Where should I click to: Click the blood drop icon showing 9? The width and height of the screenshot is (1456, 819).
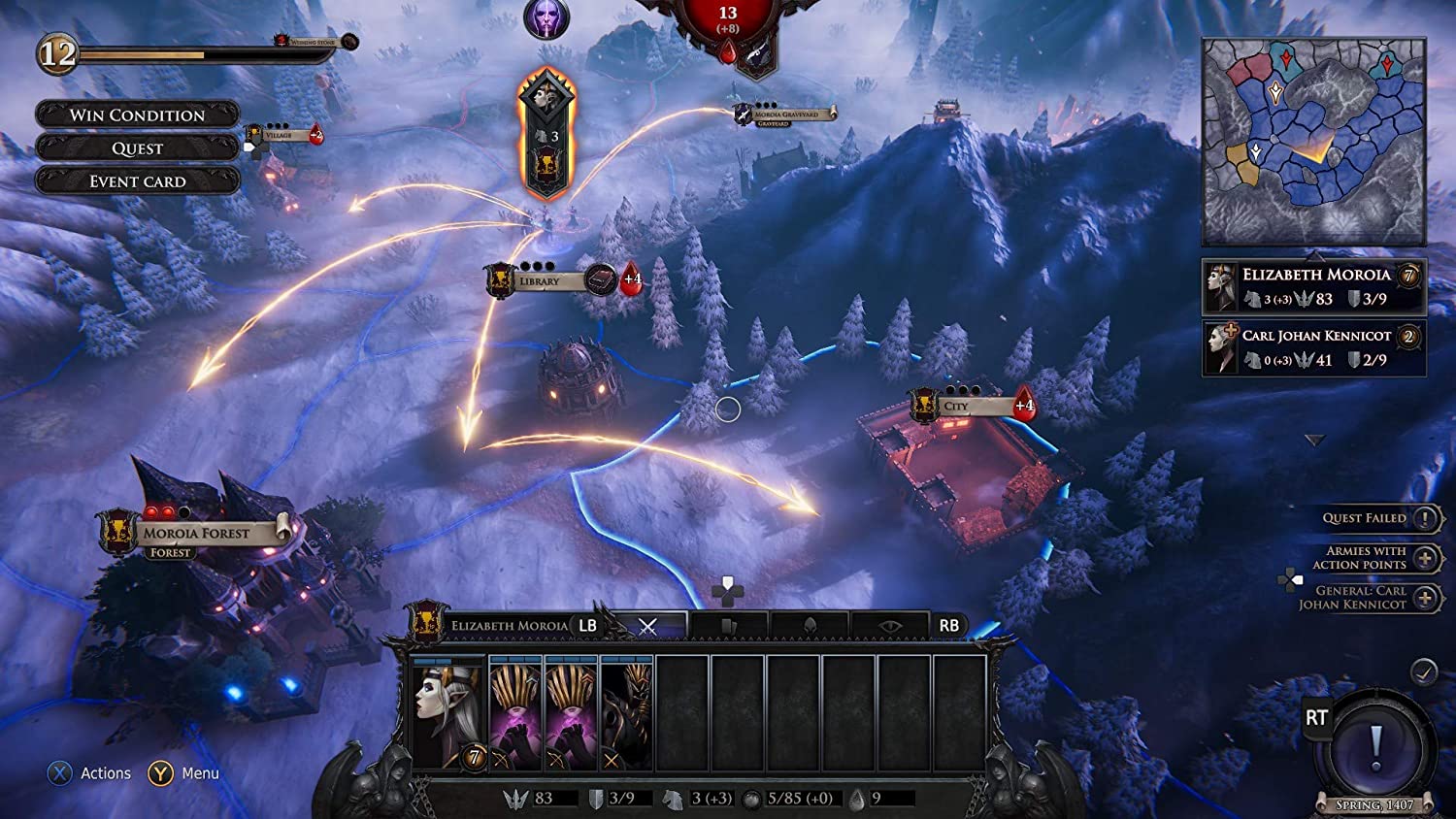[856, 798]
